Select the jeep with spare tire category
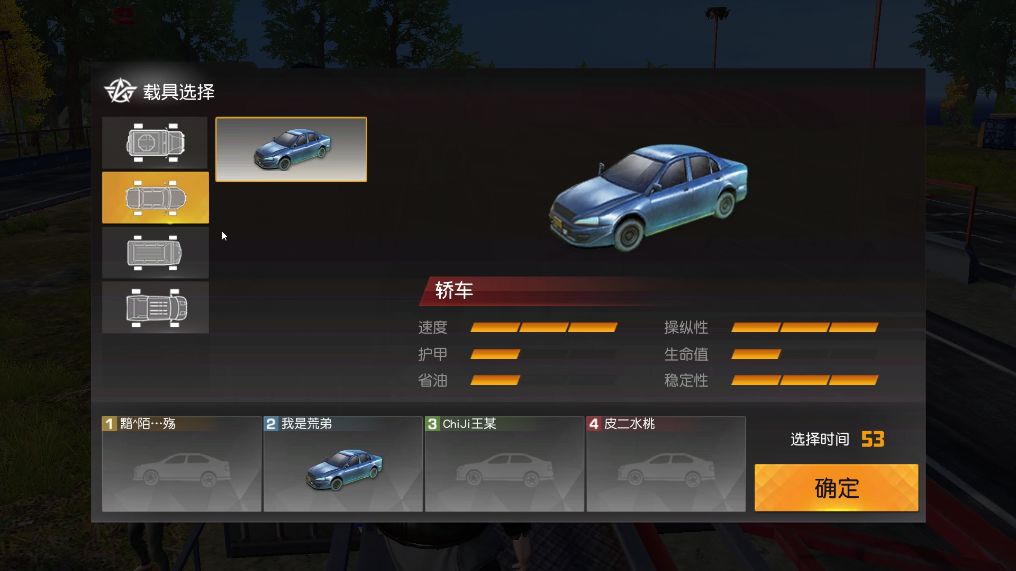This screenshot has height=571, width=1016. [x=155, y=142]
